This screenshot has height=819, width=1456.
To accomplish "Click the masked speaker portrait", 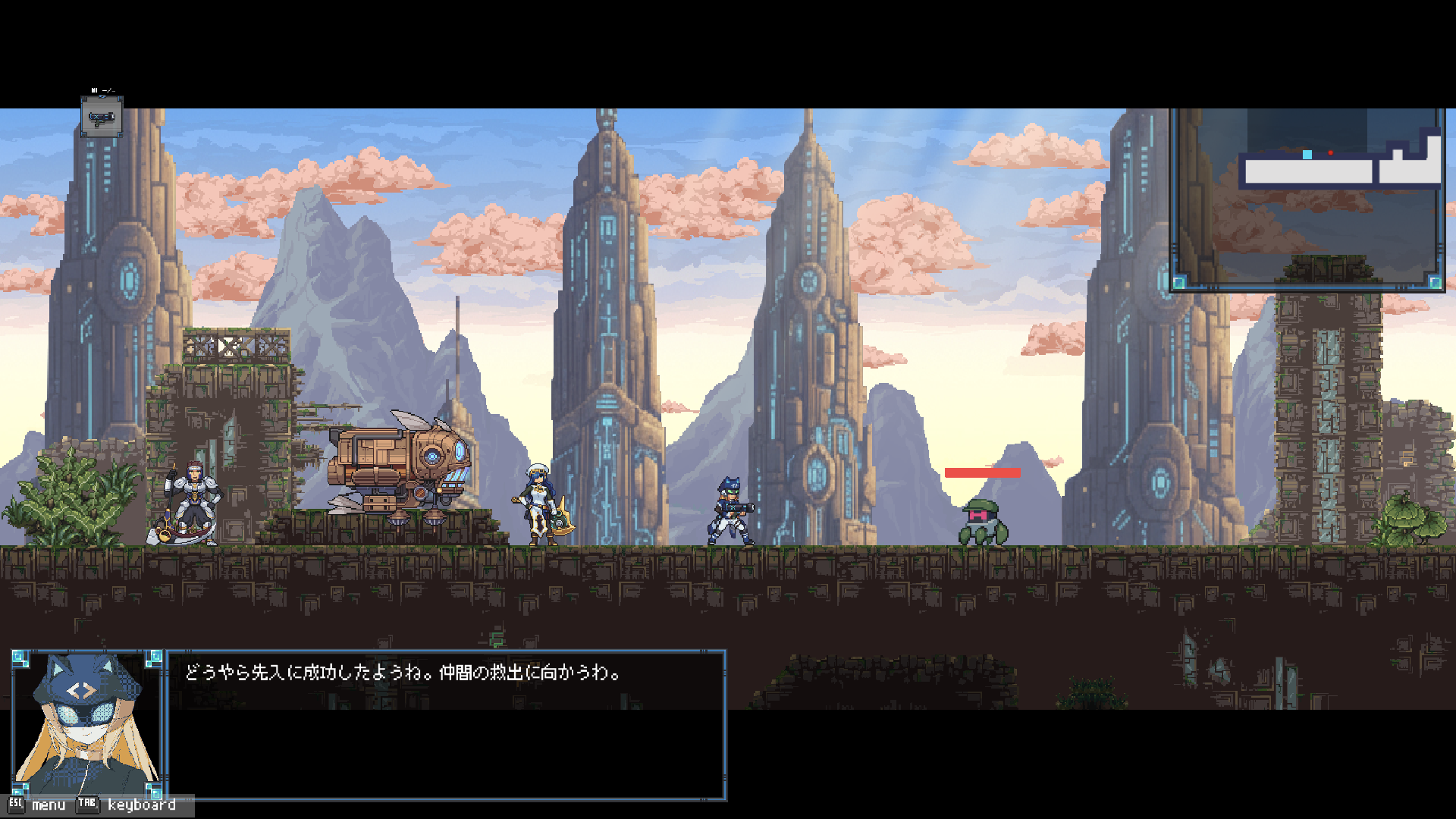I will click(x=87, y=723).
